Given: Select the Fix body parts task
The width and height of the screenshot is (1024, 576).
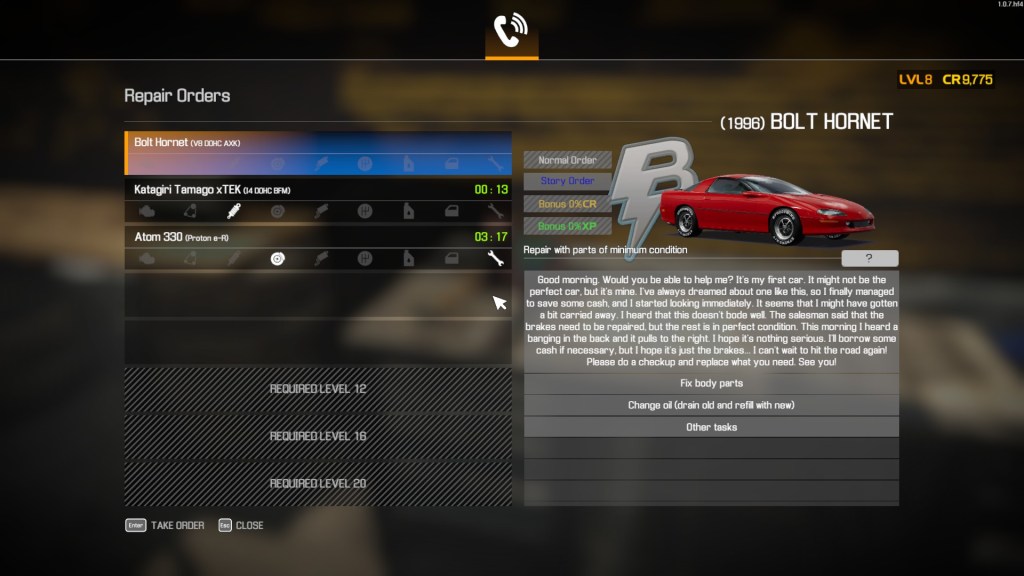Looking at the screenshot, I should (x=711, y=384).
